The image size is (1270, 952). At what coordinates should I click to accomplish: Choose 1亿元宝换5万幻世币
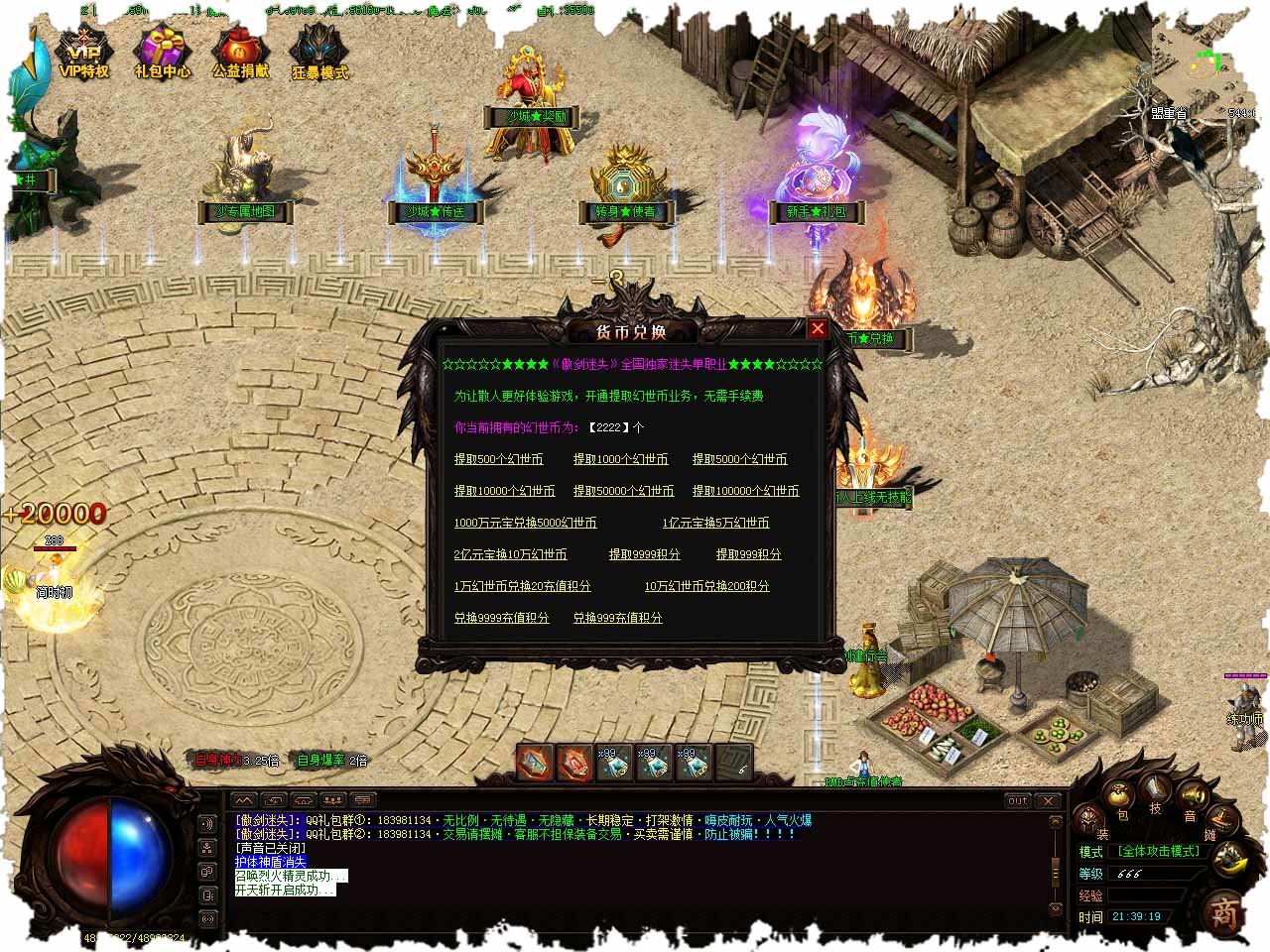click(715, 523)
